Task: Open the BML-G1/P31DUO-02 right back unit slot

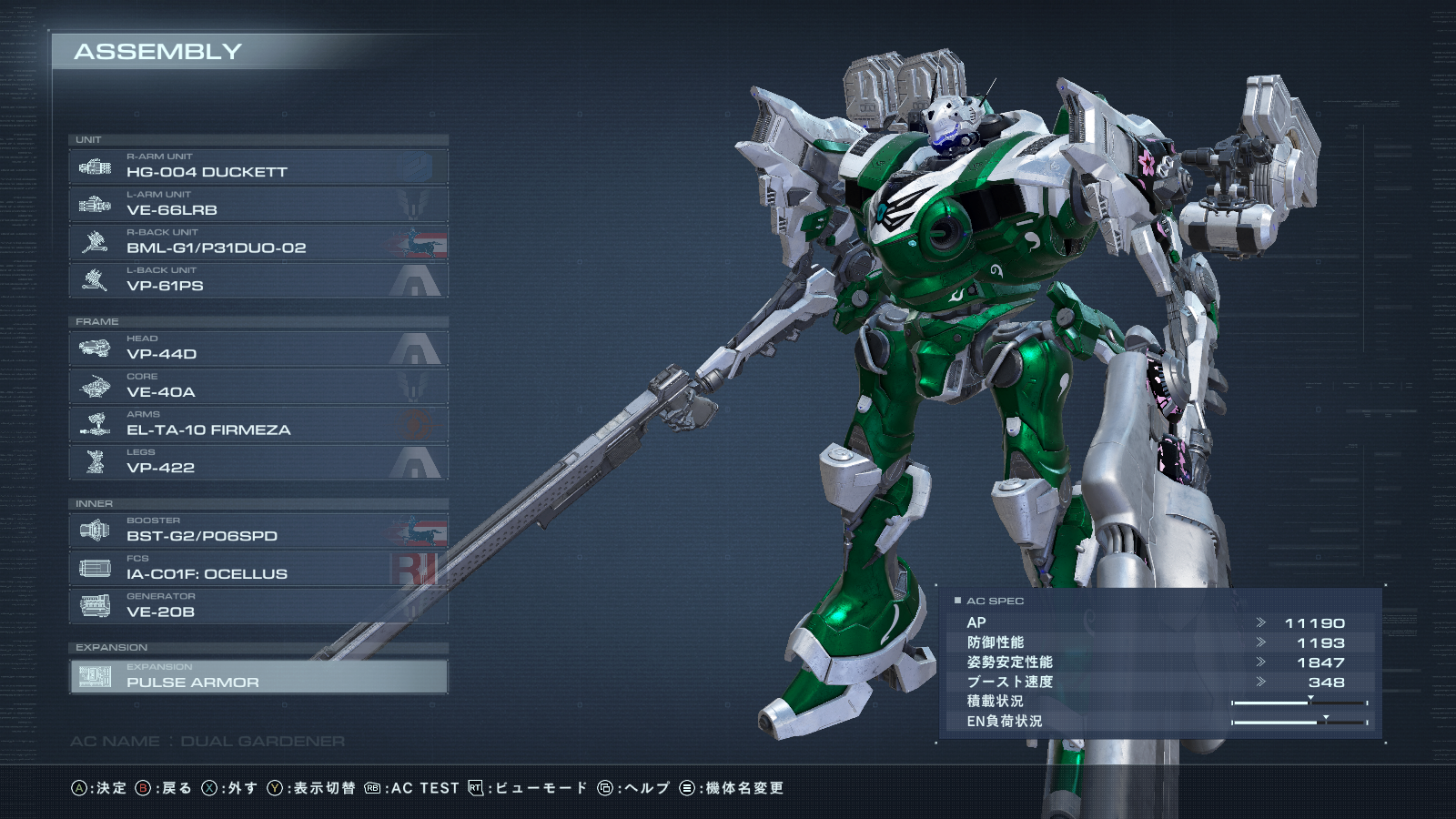Action: (258, 242)
